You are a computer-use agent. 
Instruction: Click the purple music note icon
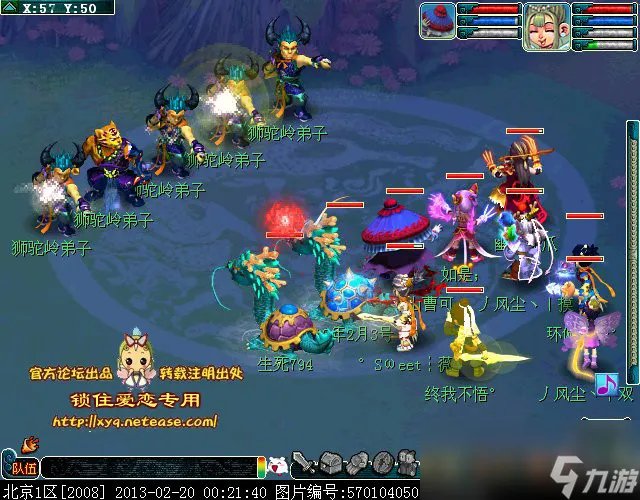pos(604,384)
